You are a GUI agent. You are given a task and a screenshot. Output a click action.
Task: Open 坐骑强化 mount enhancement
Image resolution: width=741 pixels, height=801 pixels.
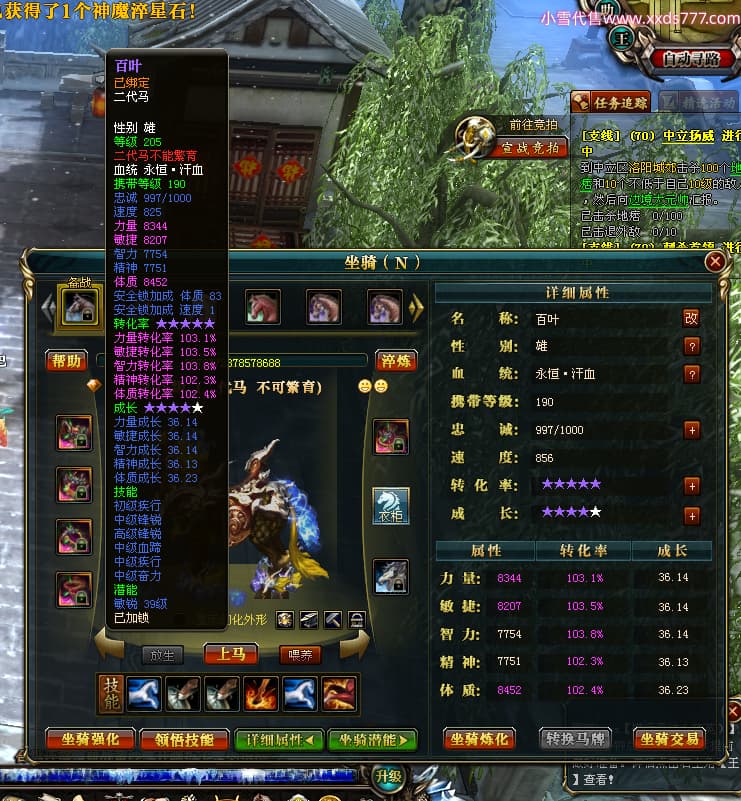click(91, 740)
